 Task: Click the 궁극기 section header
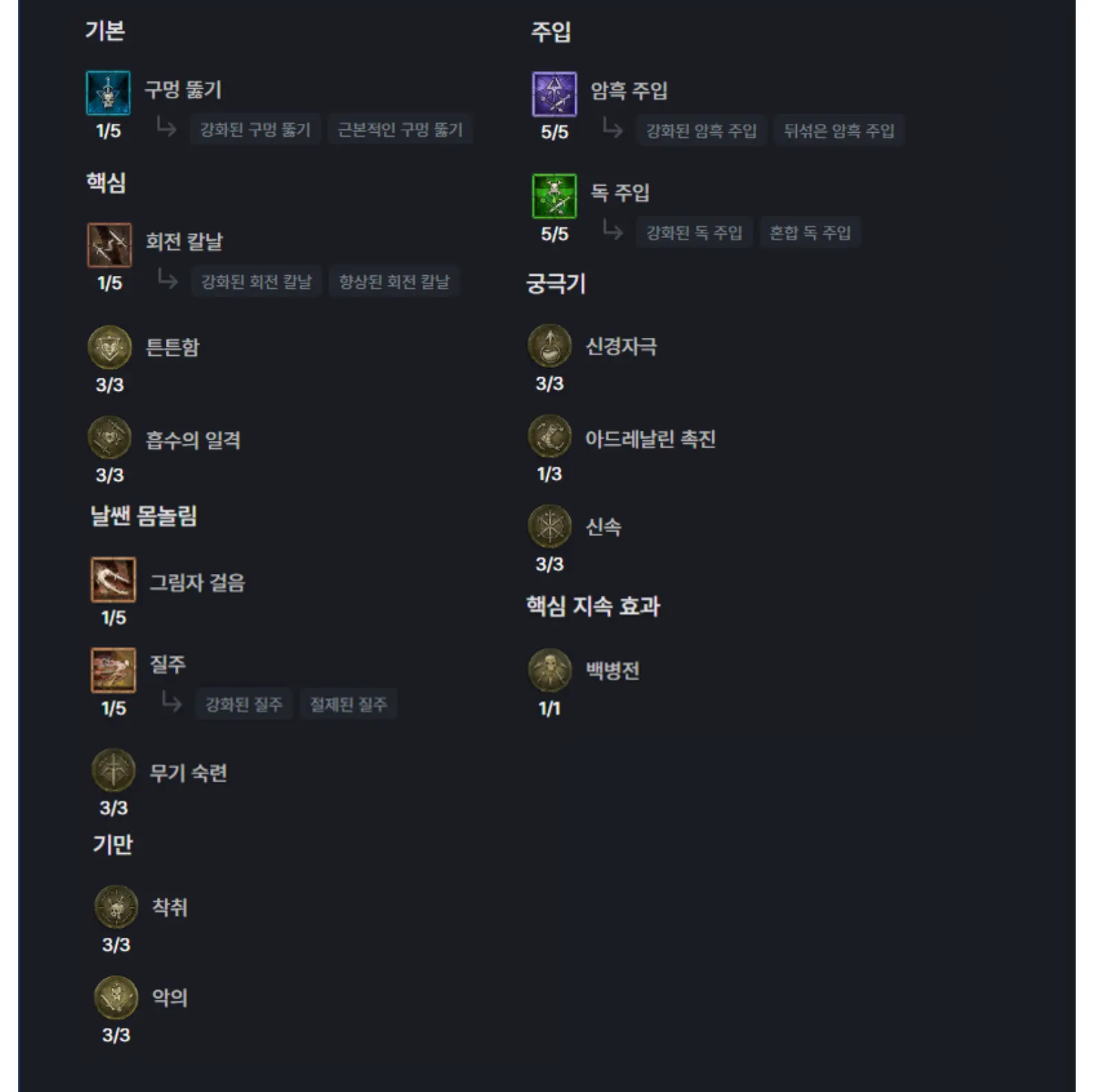pos(555,285)
